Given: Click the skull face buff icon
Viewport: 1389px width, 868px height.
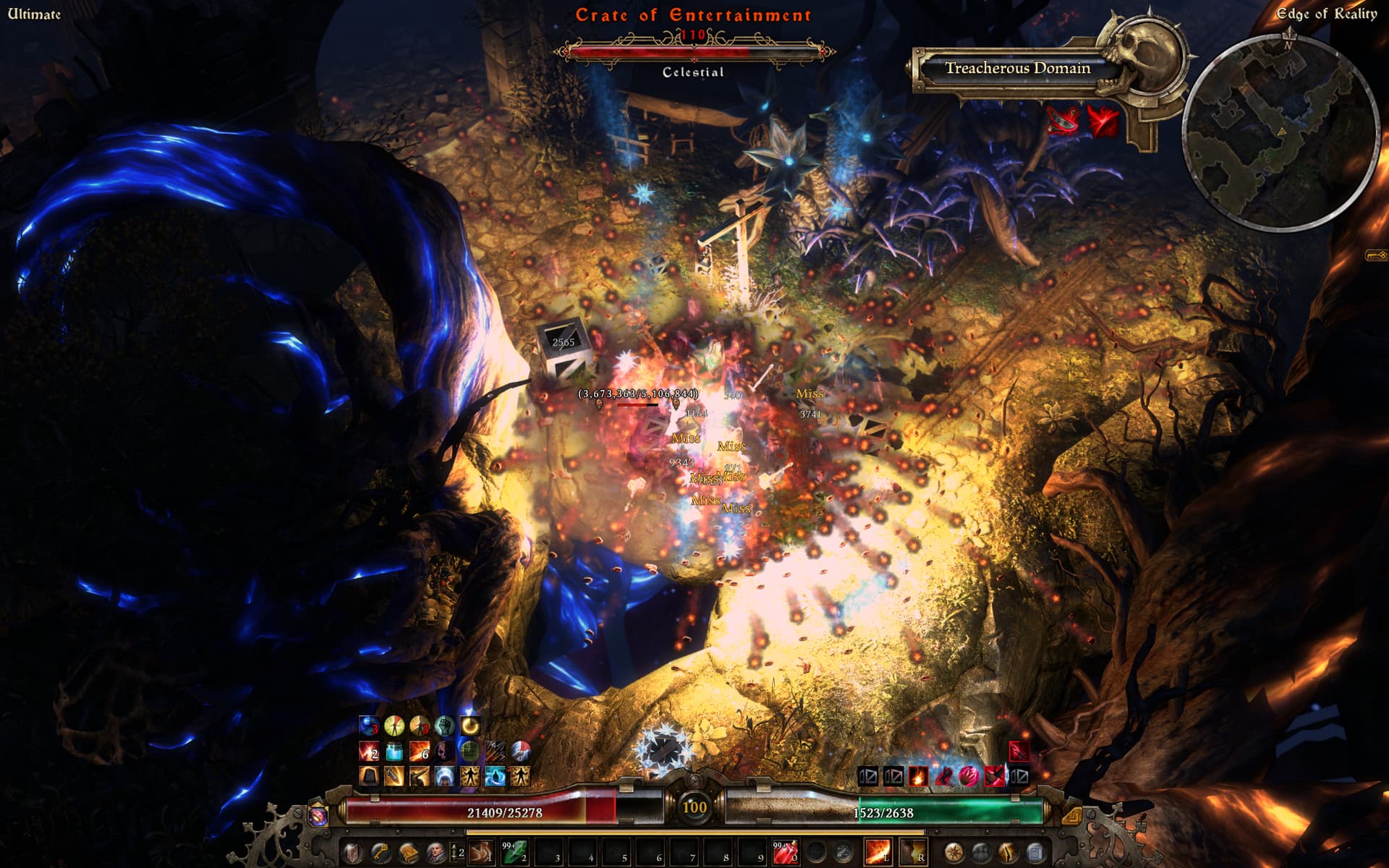Looking at the screenshot, I should click(x=444, y=752).
